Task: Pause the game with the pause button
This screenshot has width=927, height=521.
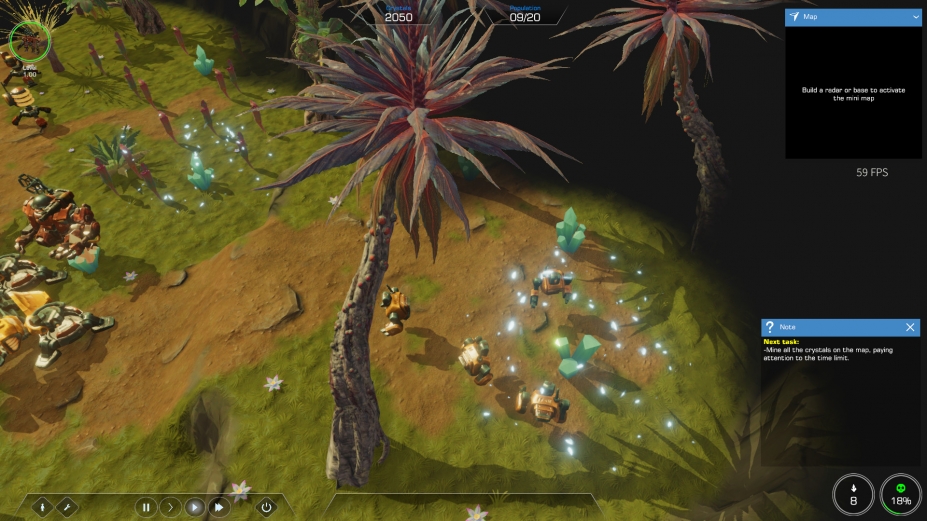Action: click(x=146, y=507)
